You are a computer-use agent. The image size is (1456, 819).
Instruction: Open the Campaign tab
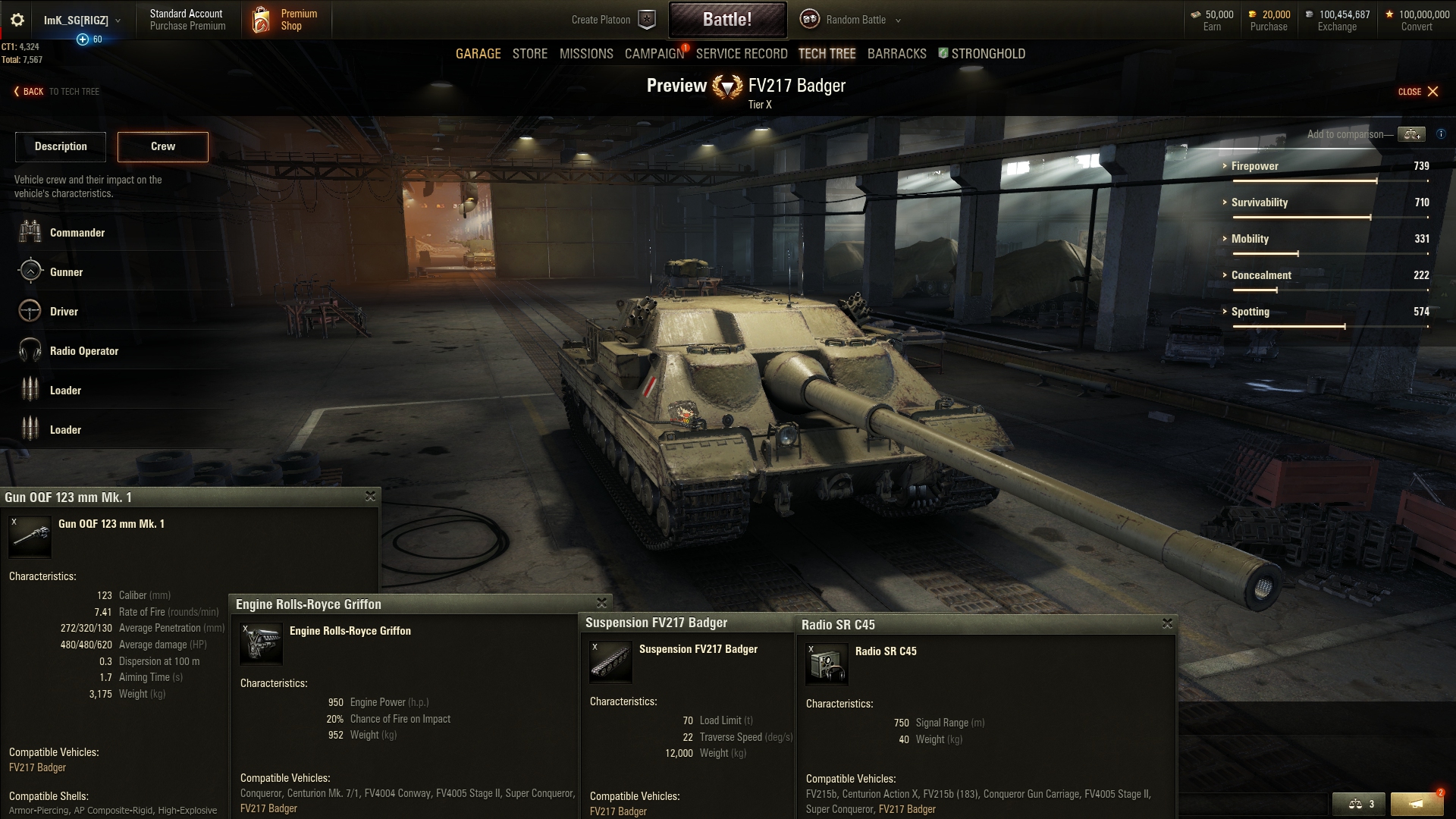(654, 54)
